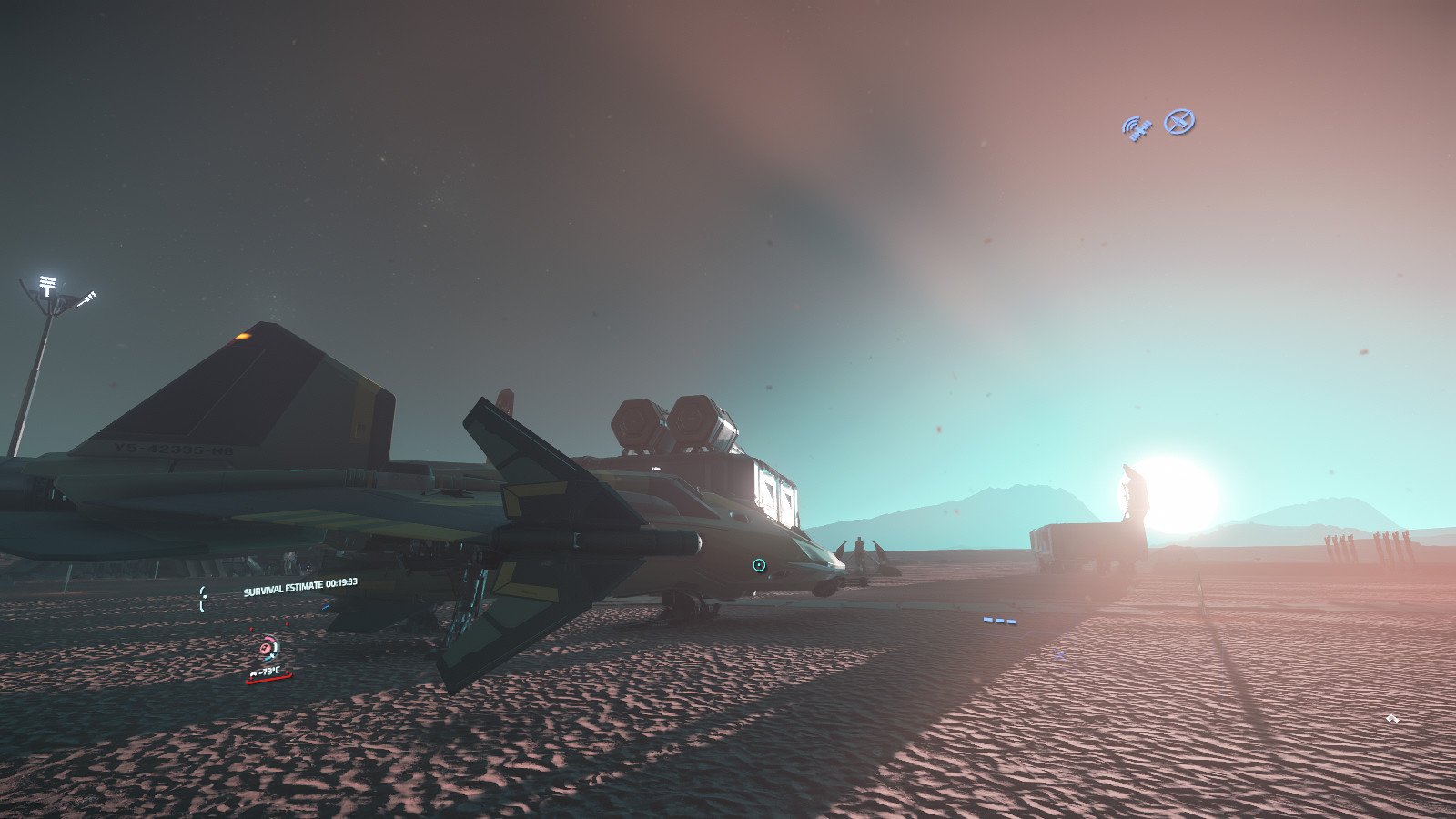Click the crossed-out ship icon

tap(1179, 121)
